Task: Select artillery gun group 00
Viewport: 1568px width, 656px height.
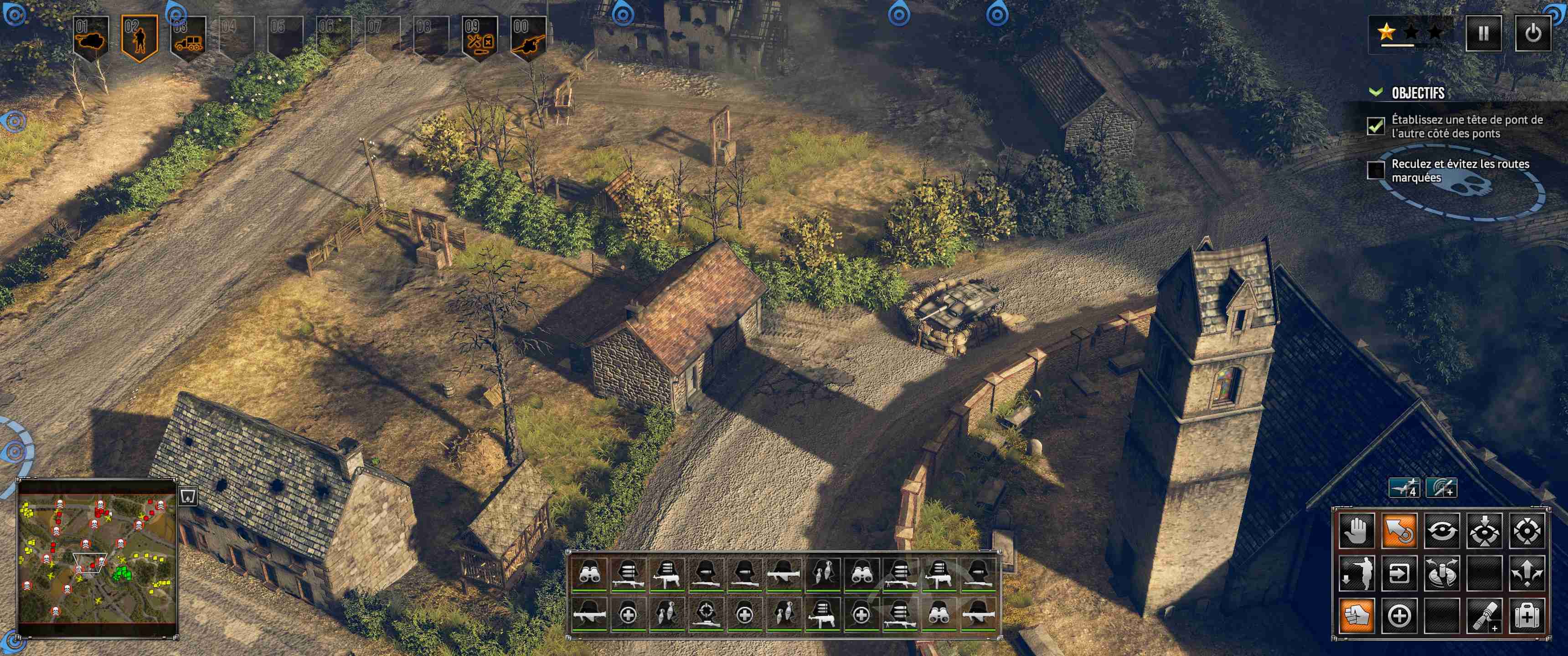Action: click(x=528, y=38)
